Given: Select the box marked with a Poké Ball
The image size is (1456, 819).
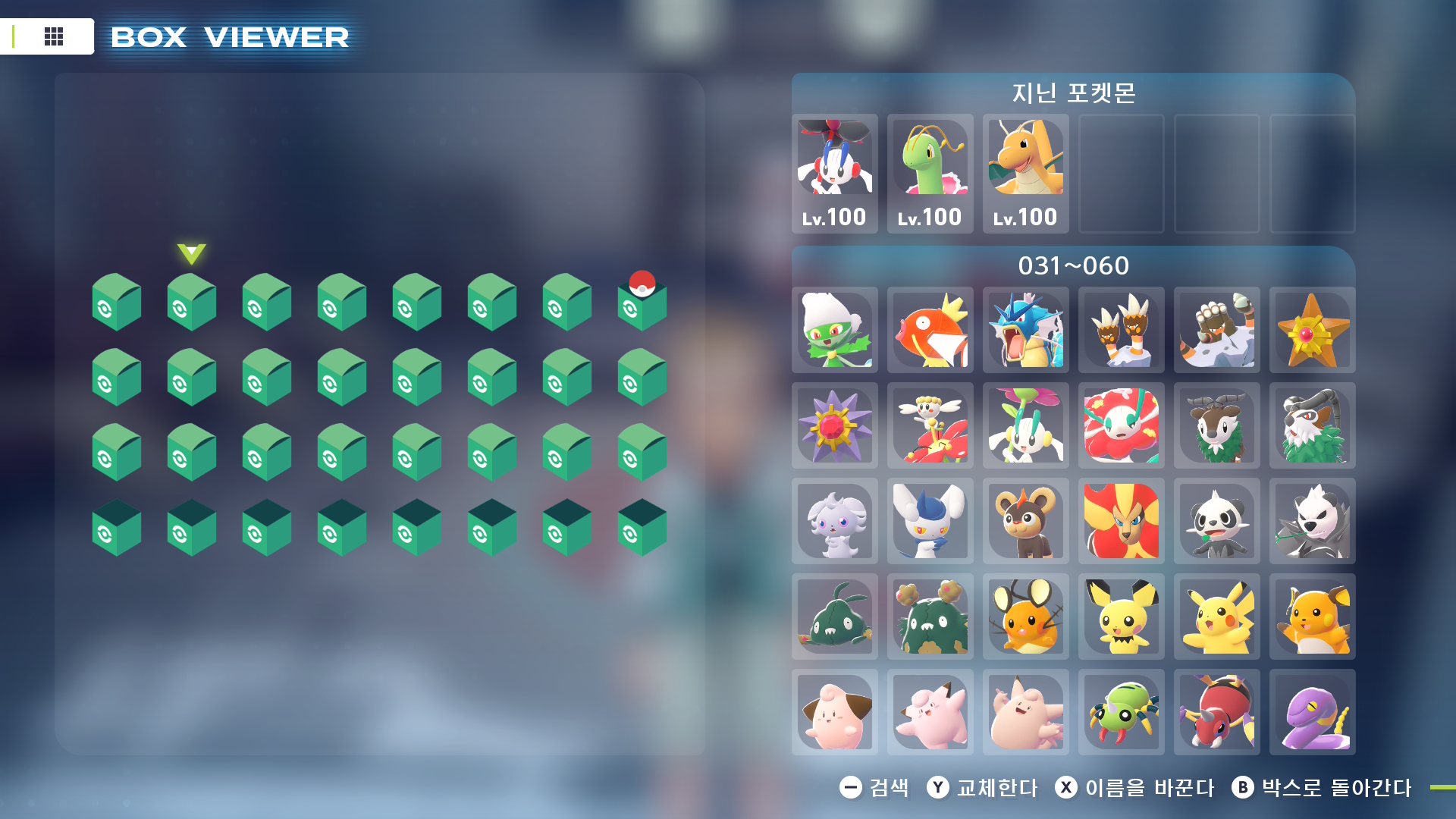Looking at the screenshot, I should pos(642,303).
